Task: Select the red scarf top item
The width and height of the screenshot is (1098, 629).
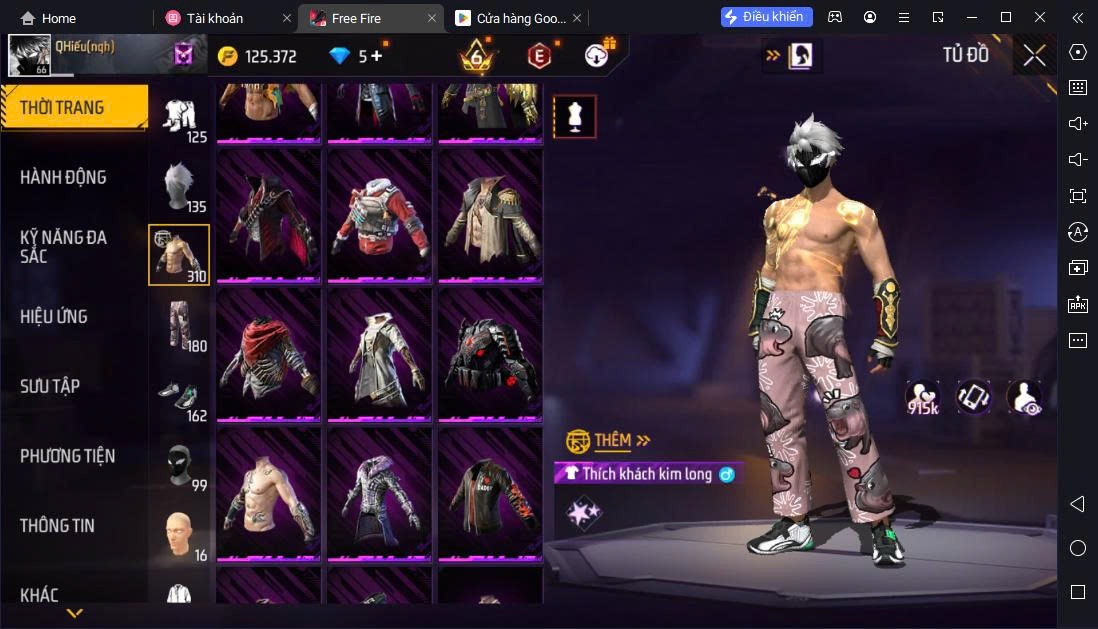Action: pos(268,355)
